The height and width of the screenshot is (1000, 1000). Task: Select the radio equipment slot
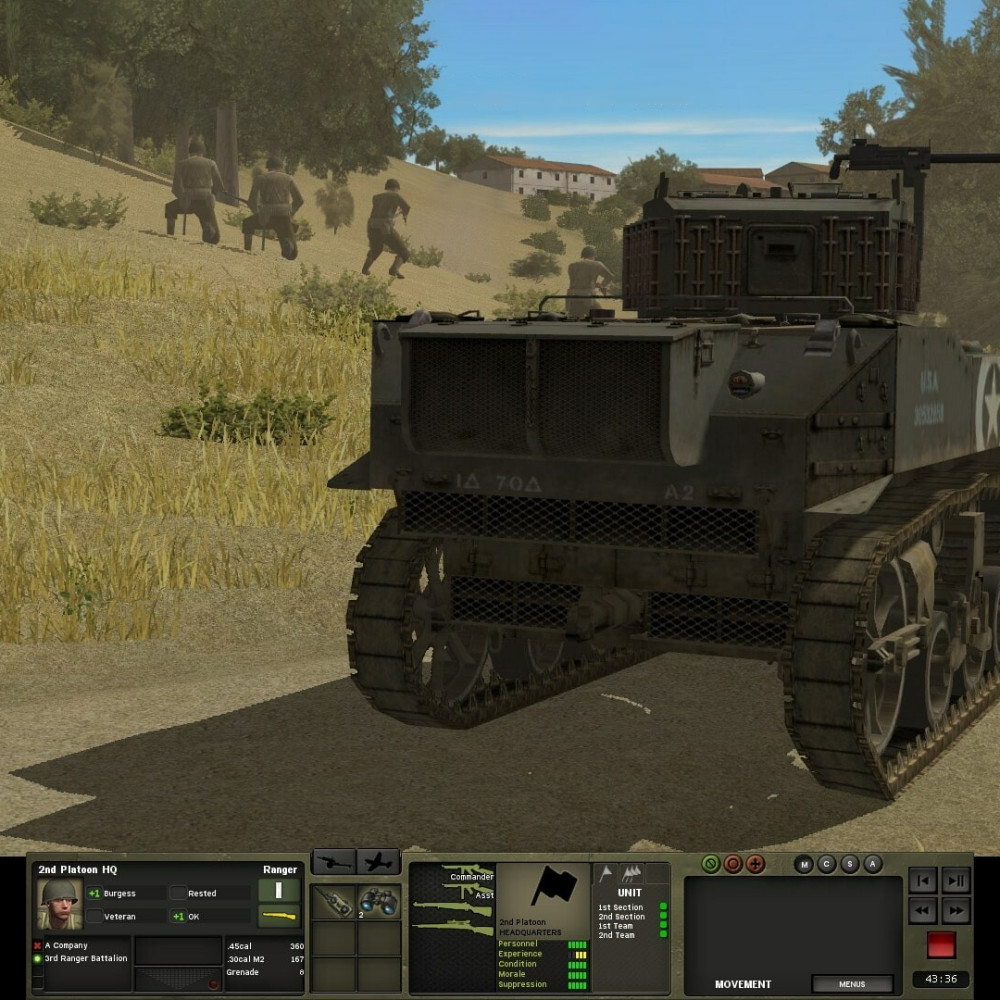pos(334,903)
